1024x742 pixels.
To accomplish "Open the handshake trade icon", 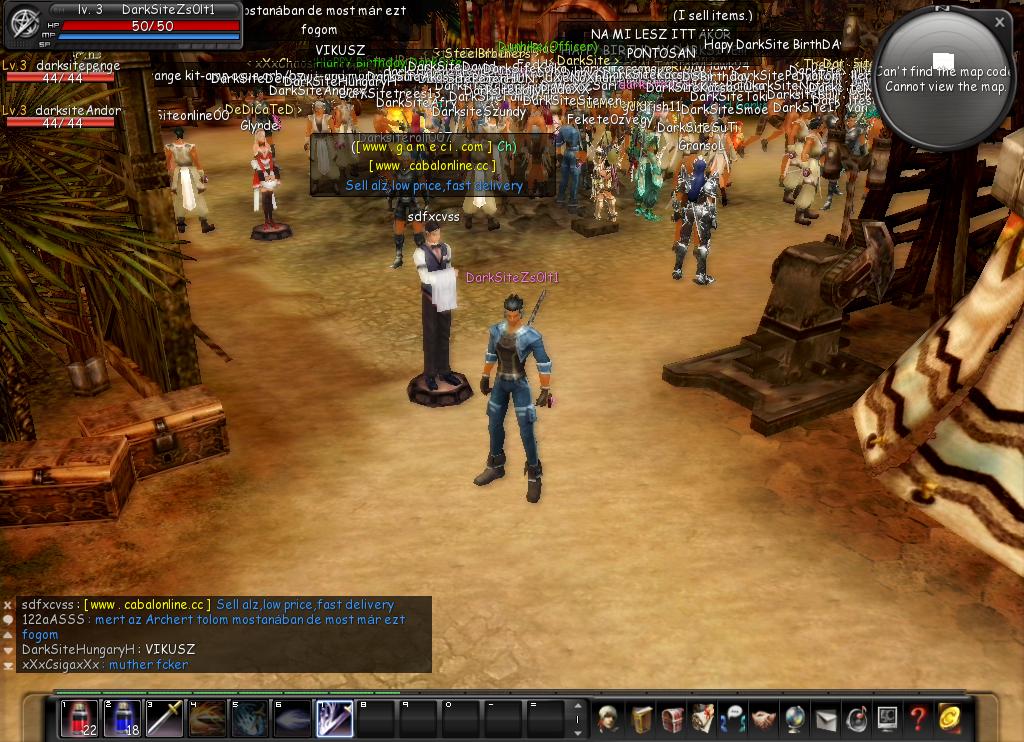I will (x=764, y=718).
